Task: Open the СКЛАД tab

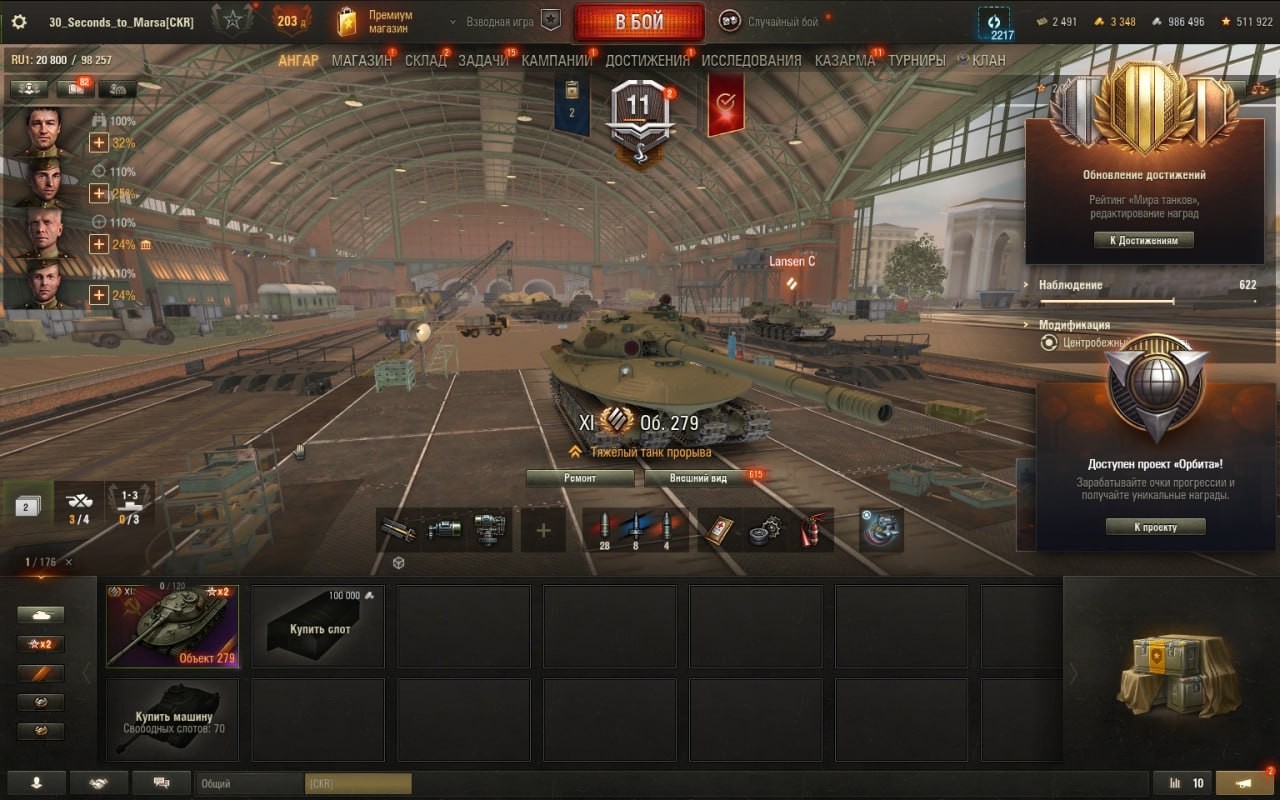Action: click(x=426, y=60)
